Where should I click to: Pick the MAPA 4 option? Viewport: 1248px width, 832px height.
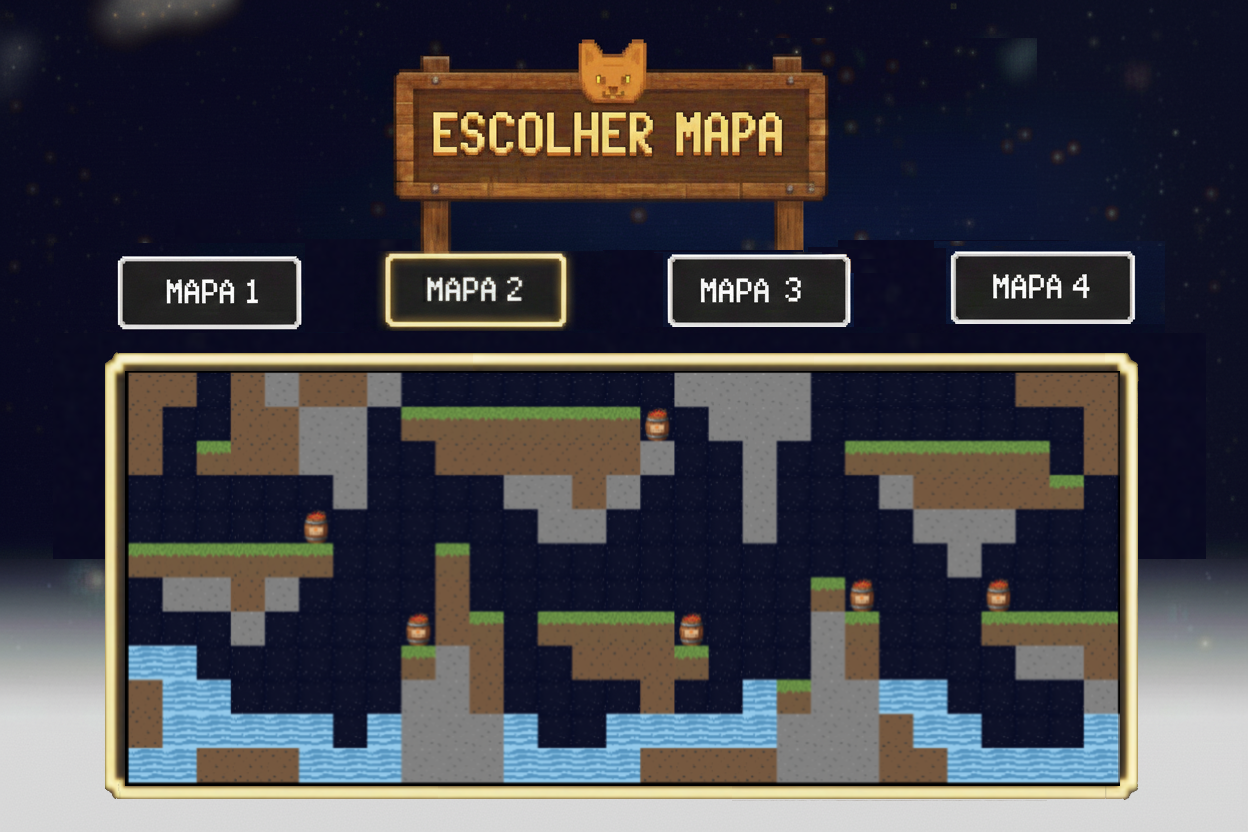click(1042, 288)
